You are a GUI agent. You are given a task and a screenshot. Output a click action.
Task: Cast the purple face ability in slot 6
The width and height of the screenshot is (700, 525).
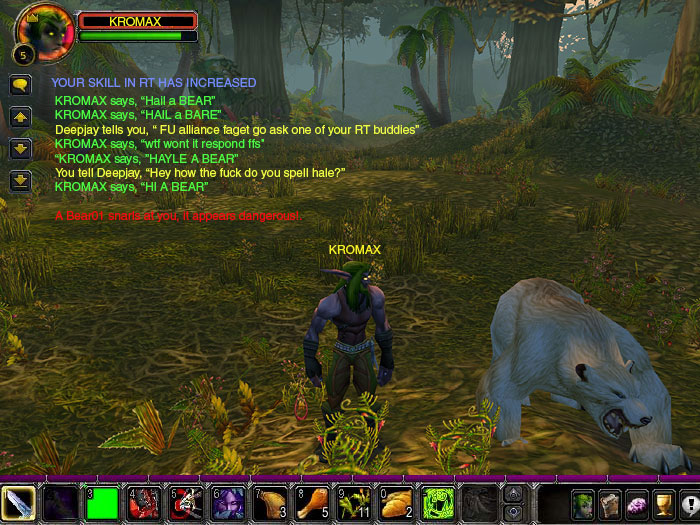pos(228,503)
